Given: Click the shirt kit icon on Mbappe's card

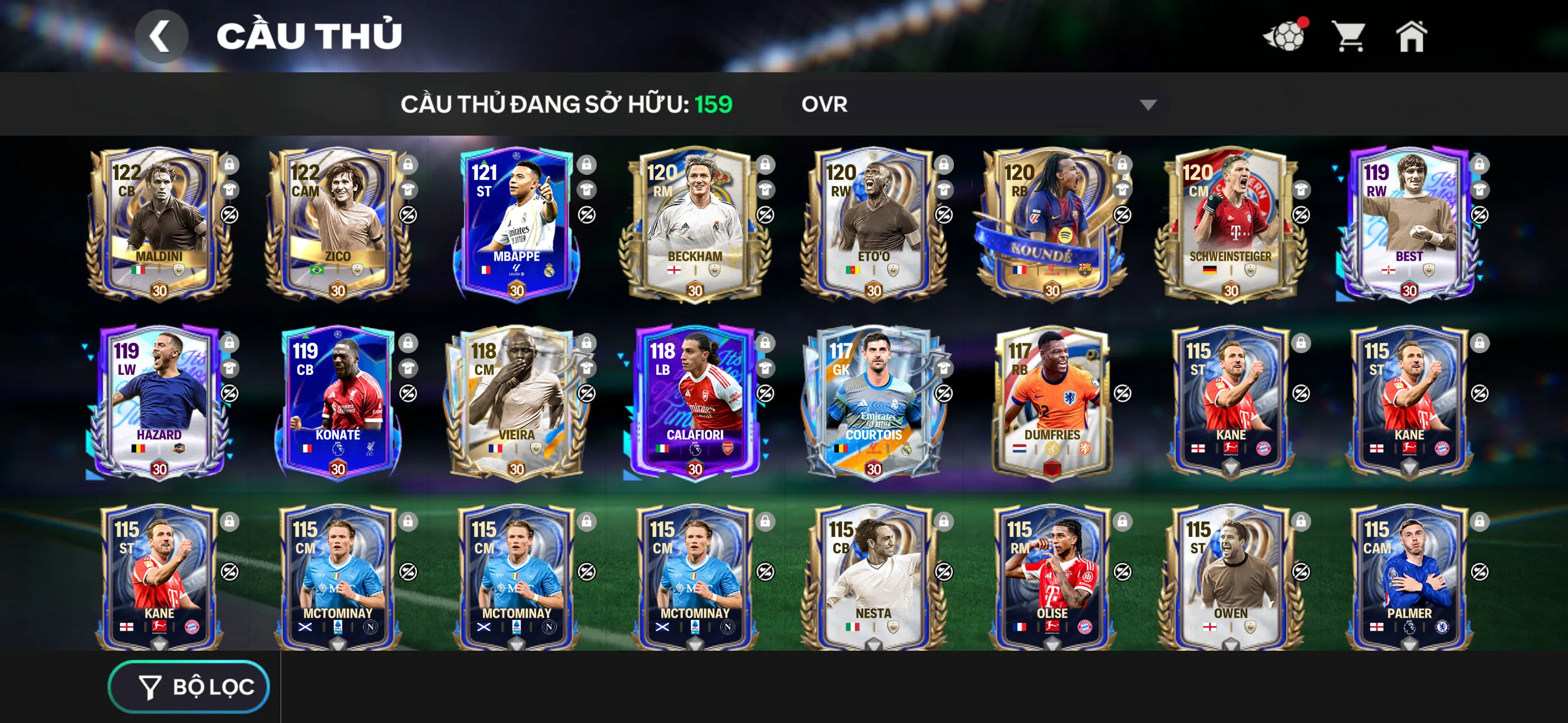Looking at the screenshot, I should 587,191.
